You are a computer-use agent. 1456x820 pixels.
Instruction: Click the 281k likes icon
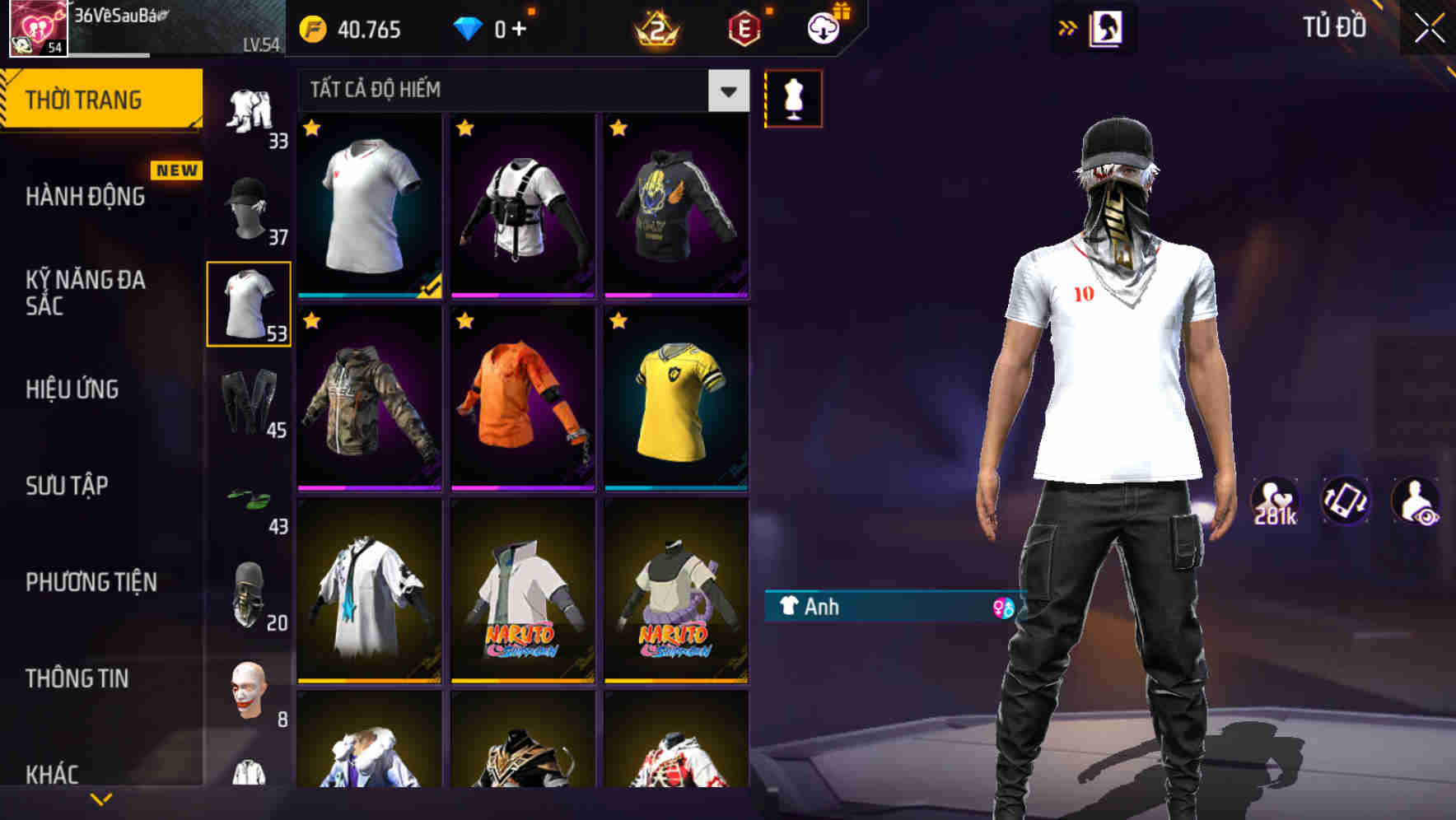coord(1274,500)
